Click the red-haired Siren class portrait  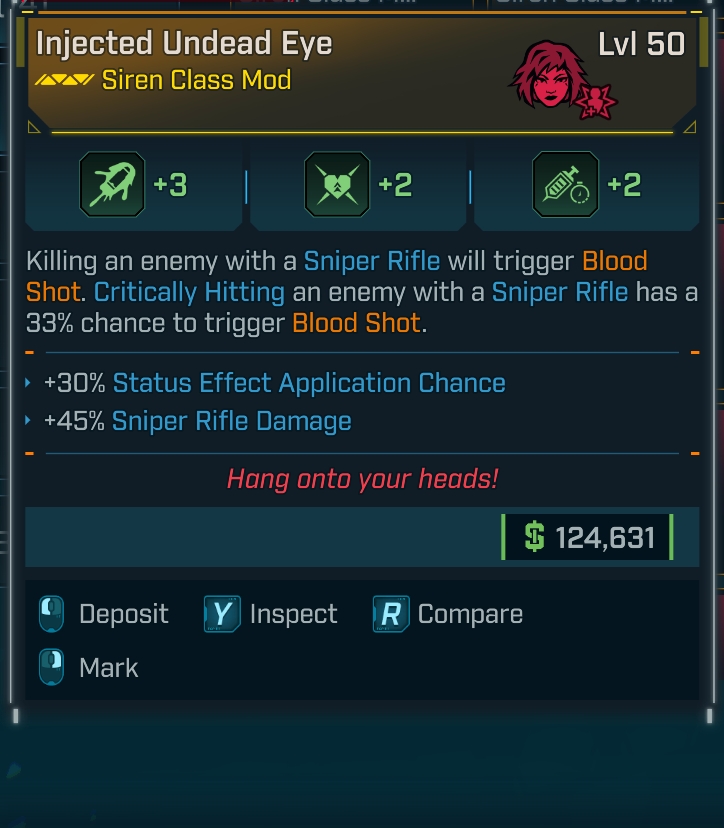[x=550, y=78]
